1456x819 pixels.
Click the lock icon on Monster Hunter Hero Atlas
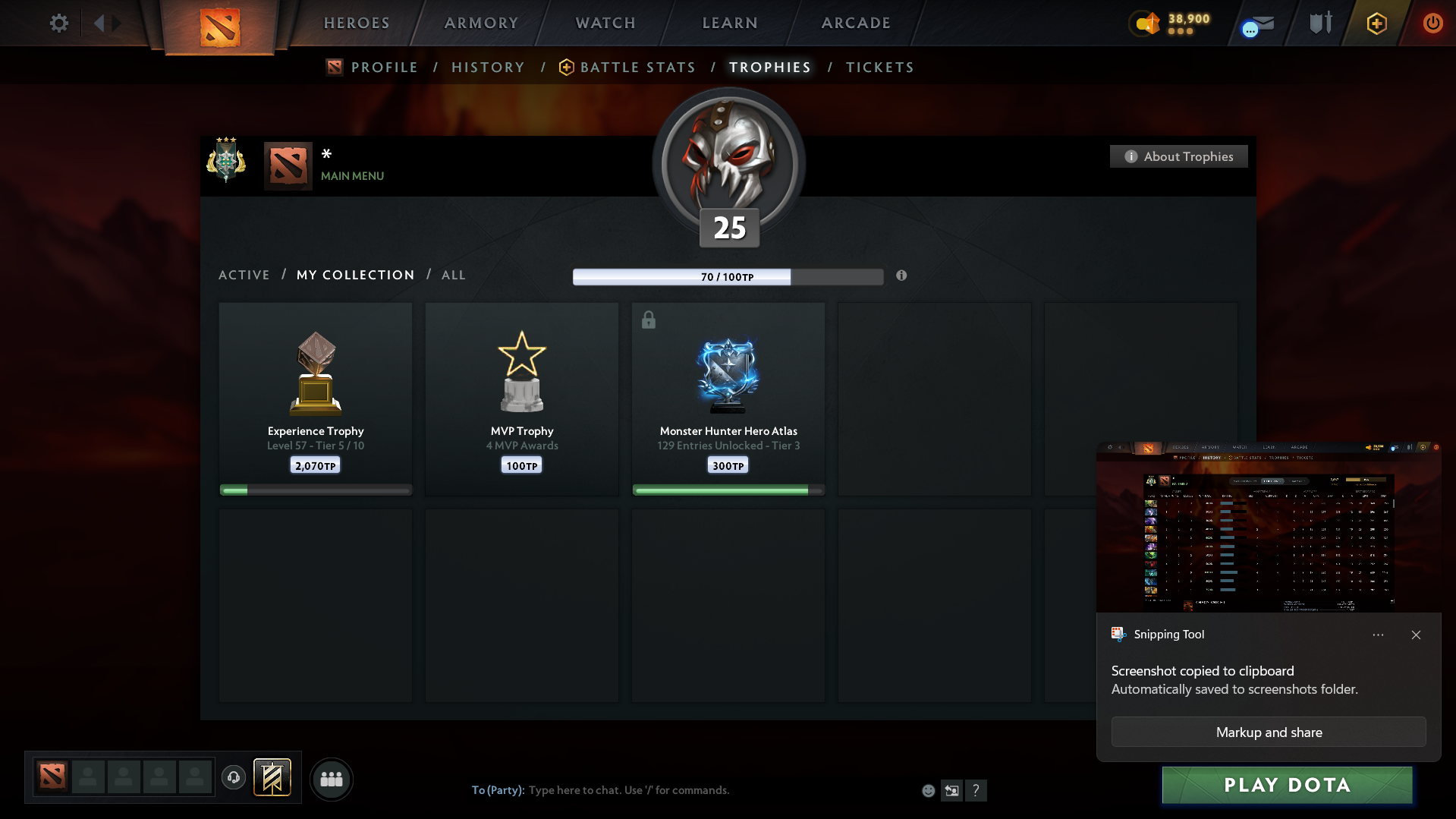click(x=648, y=320)
